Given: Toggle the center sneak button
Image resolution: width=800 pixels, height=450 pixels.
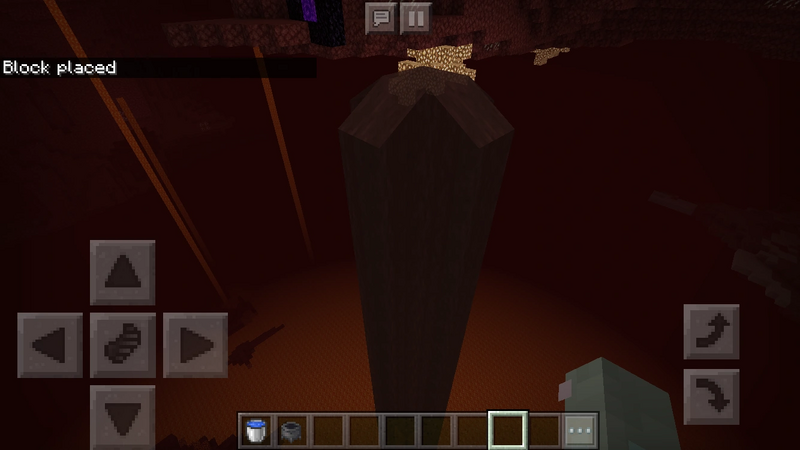Looking at the screenshot, I should tap(123, 345).
